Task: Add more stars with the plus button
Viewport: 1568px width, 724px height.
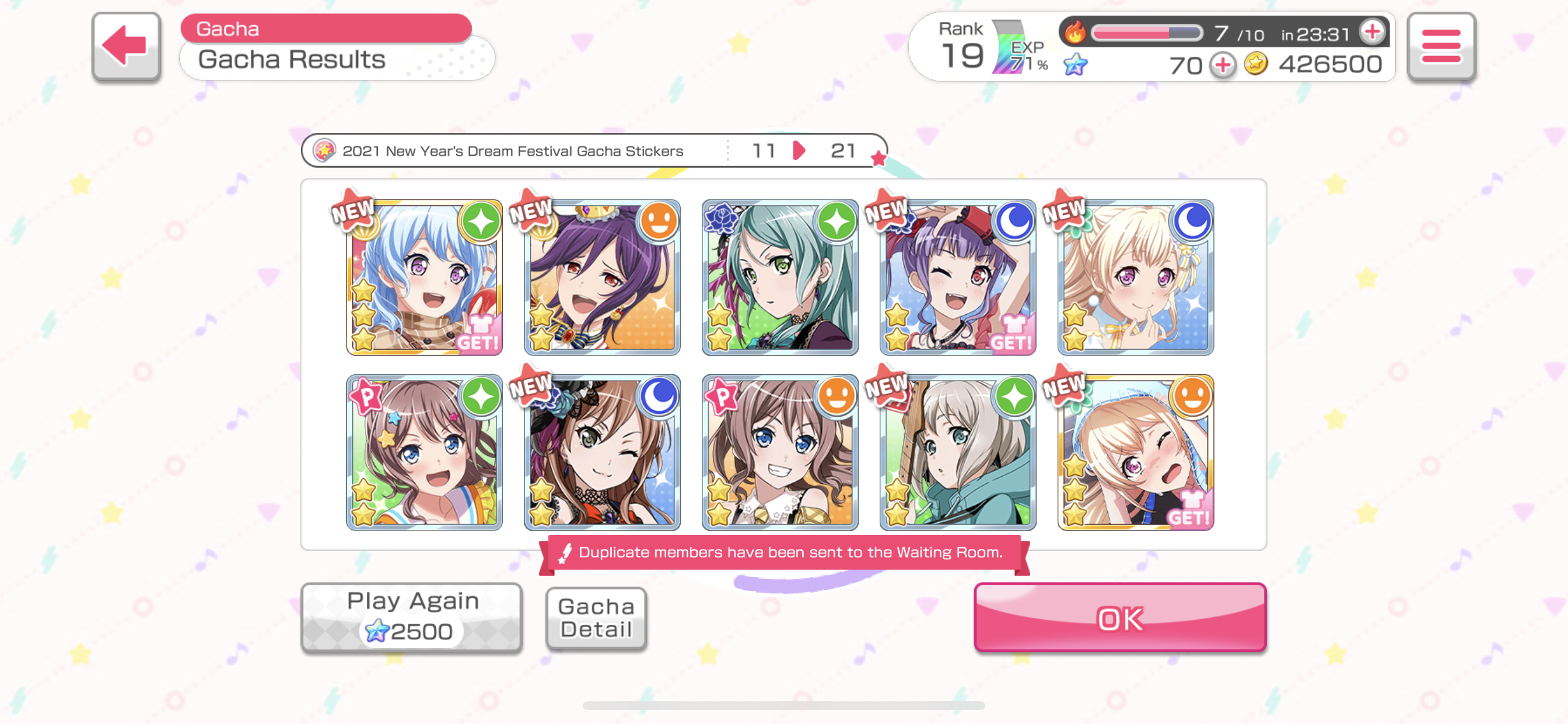Action: click(1222, 65)
